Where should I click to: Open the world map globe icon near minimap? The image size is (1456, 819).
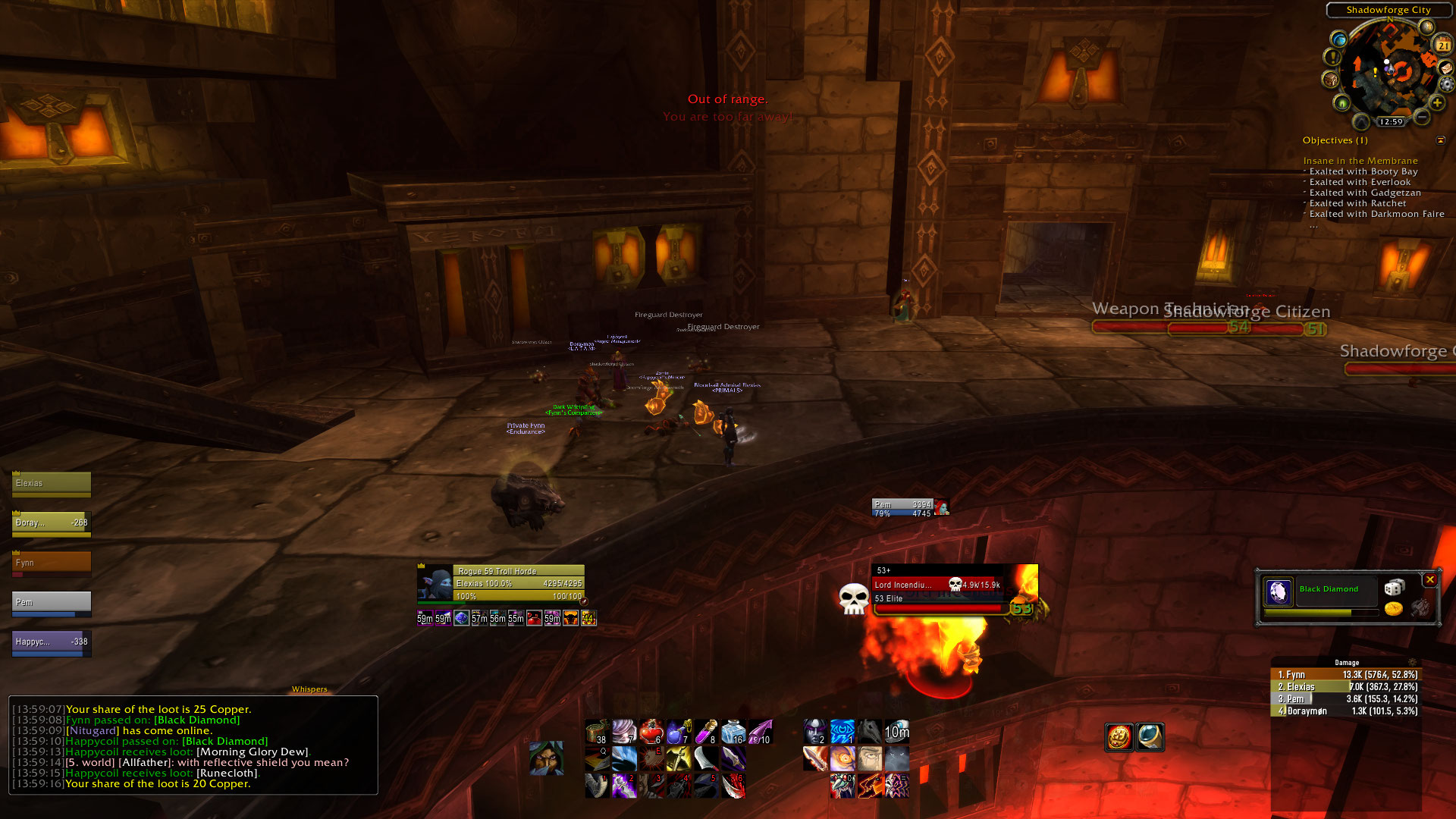1339,40
